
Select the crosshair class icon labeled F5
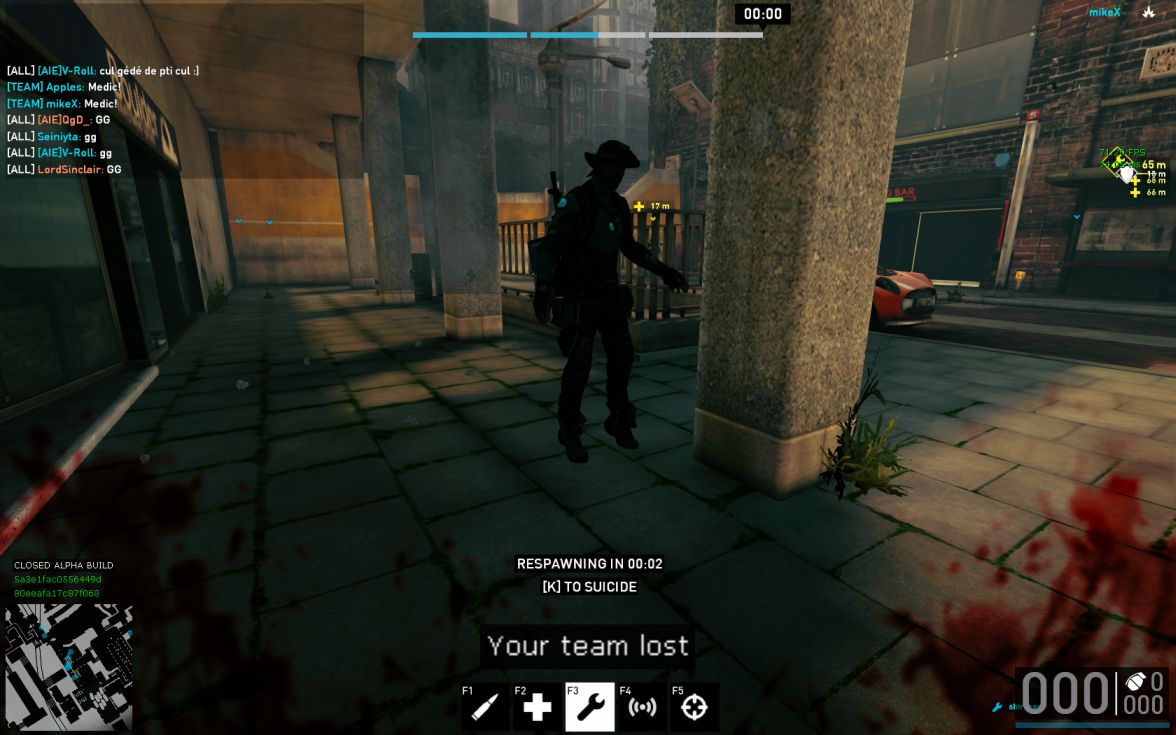point(694,707)
